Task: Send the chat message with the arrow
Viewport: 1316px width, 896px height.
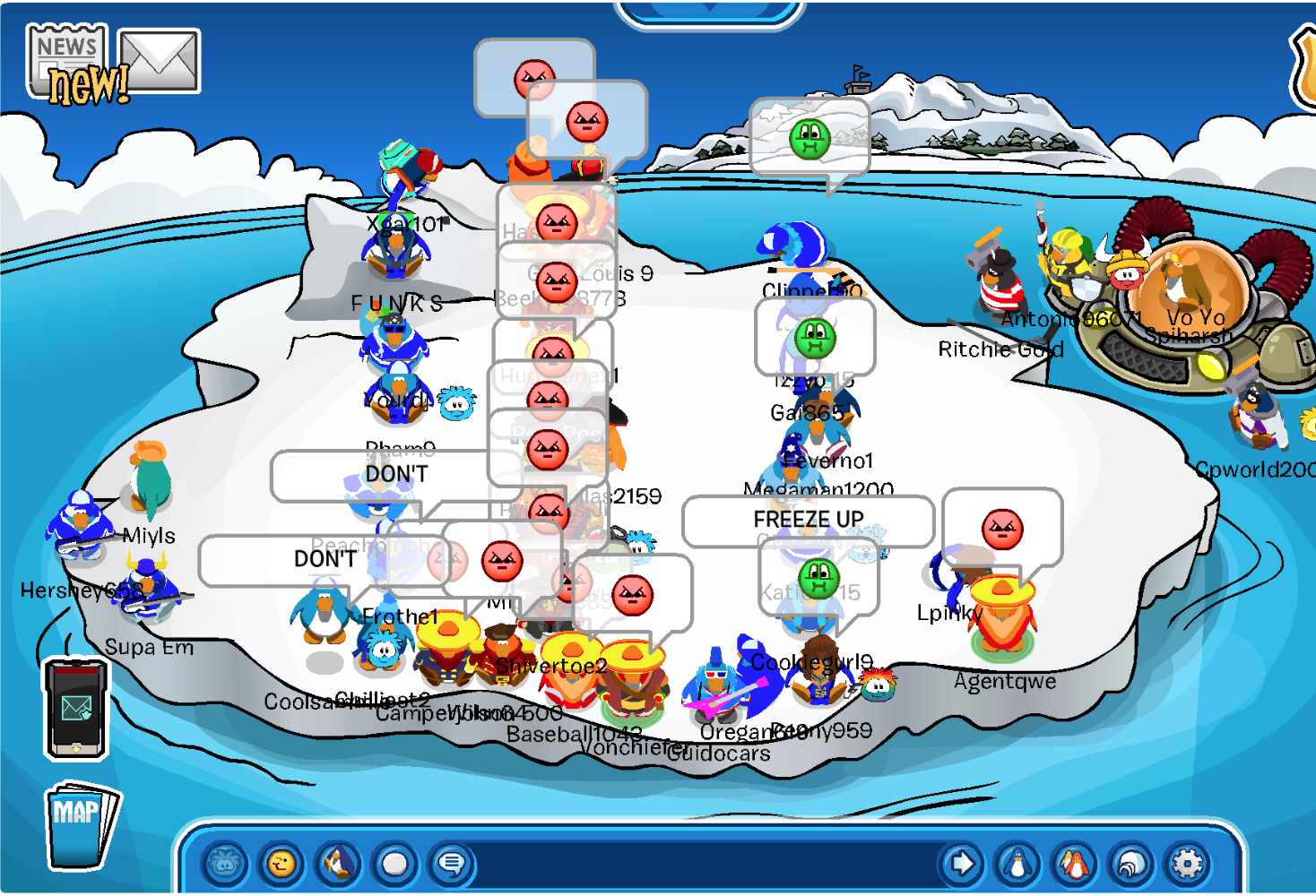Action: pyautogui.click(x=962, y=864)
